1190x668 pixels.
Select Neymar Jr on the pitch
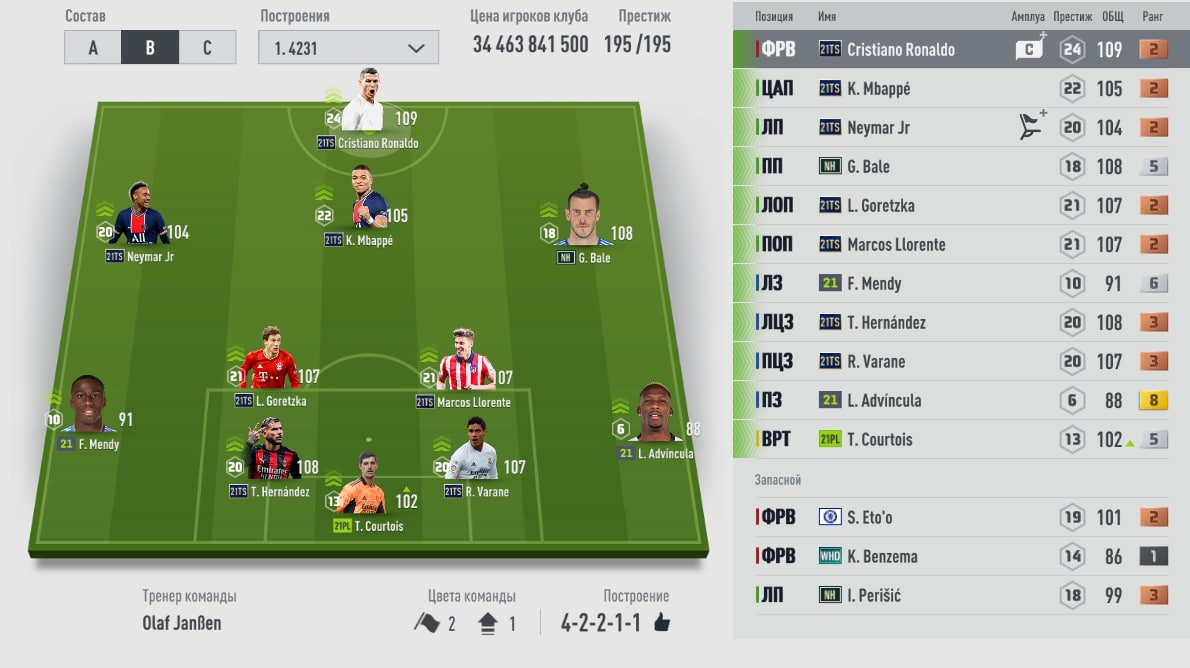coord(138,218)
